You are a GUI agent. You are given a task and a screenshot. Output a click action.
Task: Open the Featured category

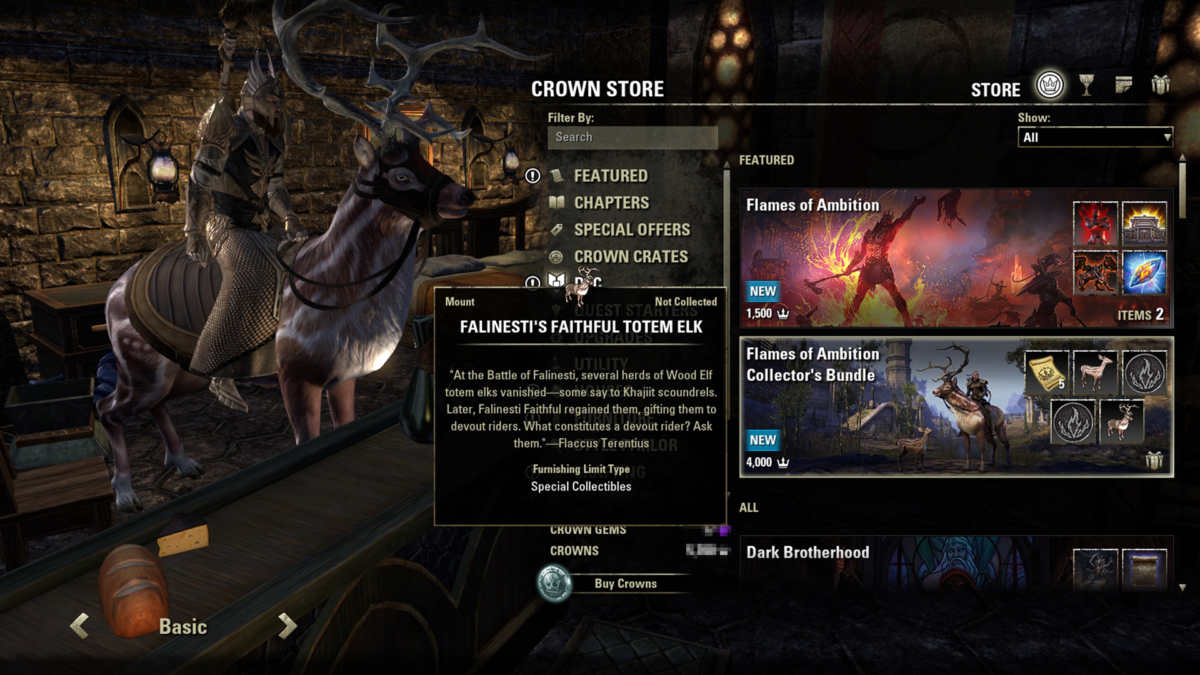(x=610, y=176)
